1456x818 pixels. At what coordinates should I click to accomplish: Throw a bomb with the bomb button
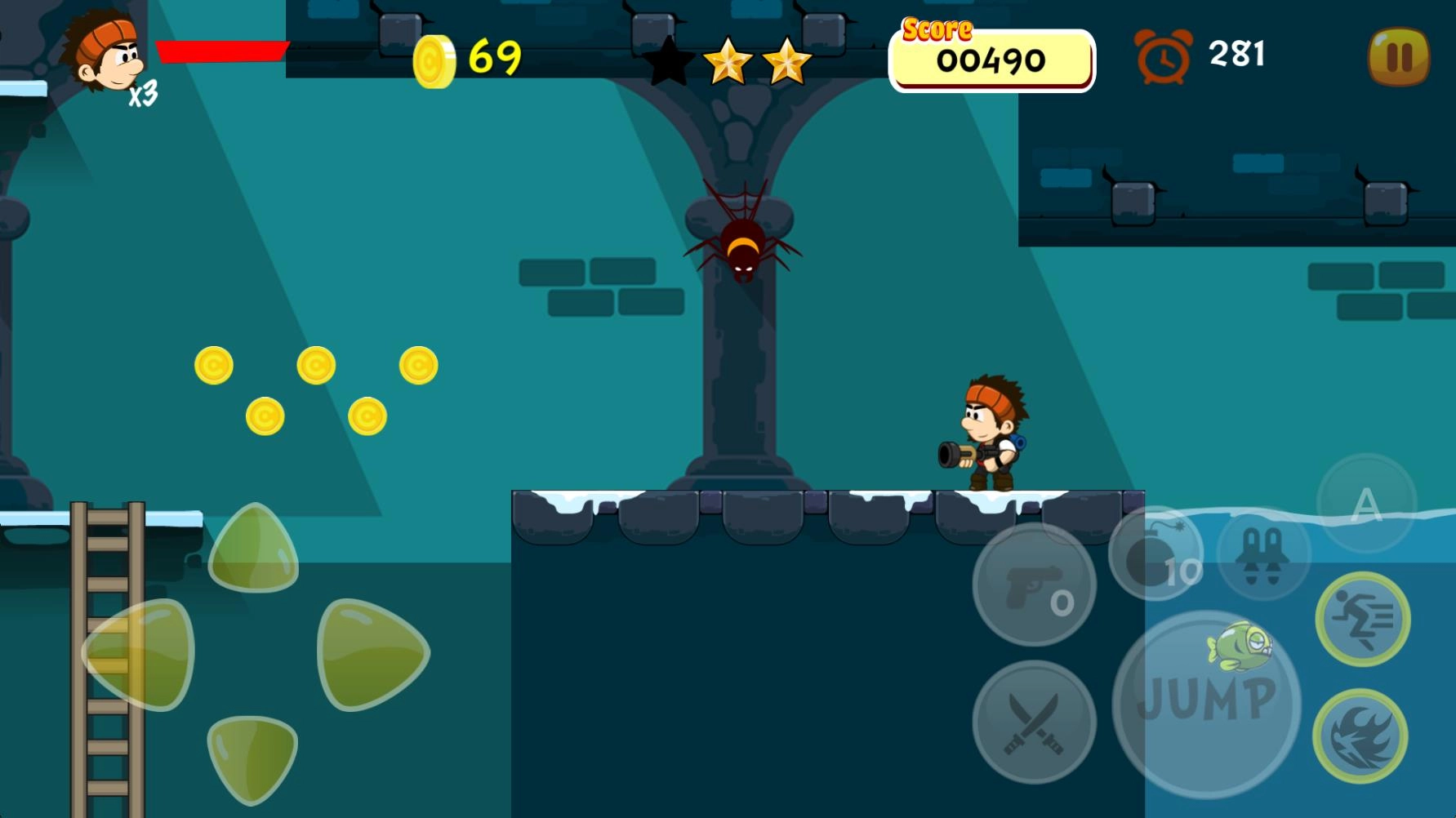point(1155,554)
